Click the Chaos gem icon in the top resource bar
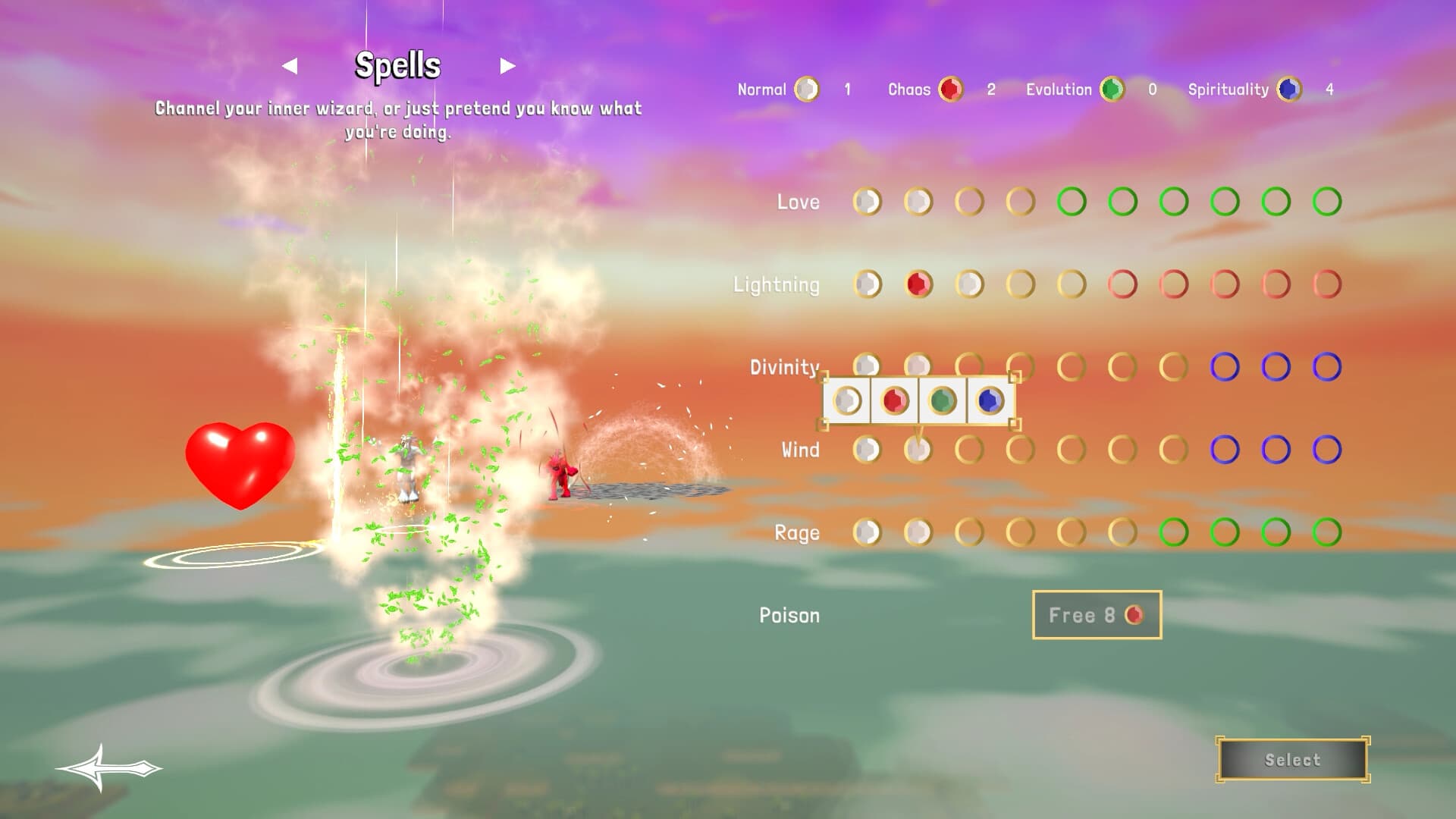1456x819 pixels. [x=952, y=89]
